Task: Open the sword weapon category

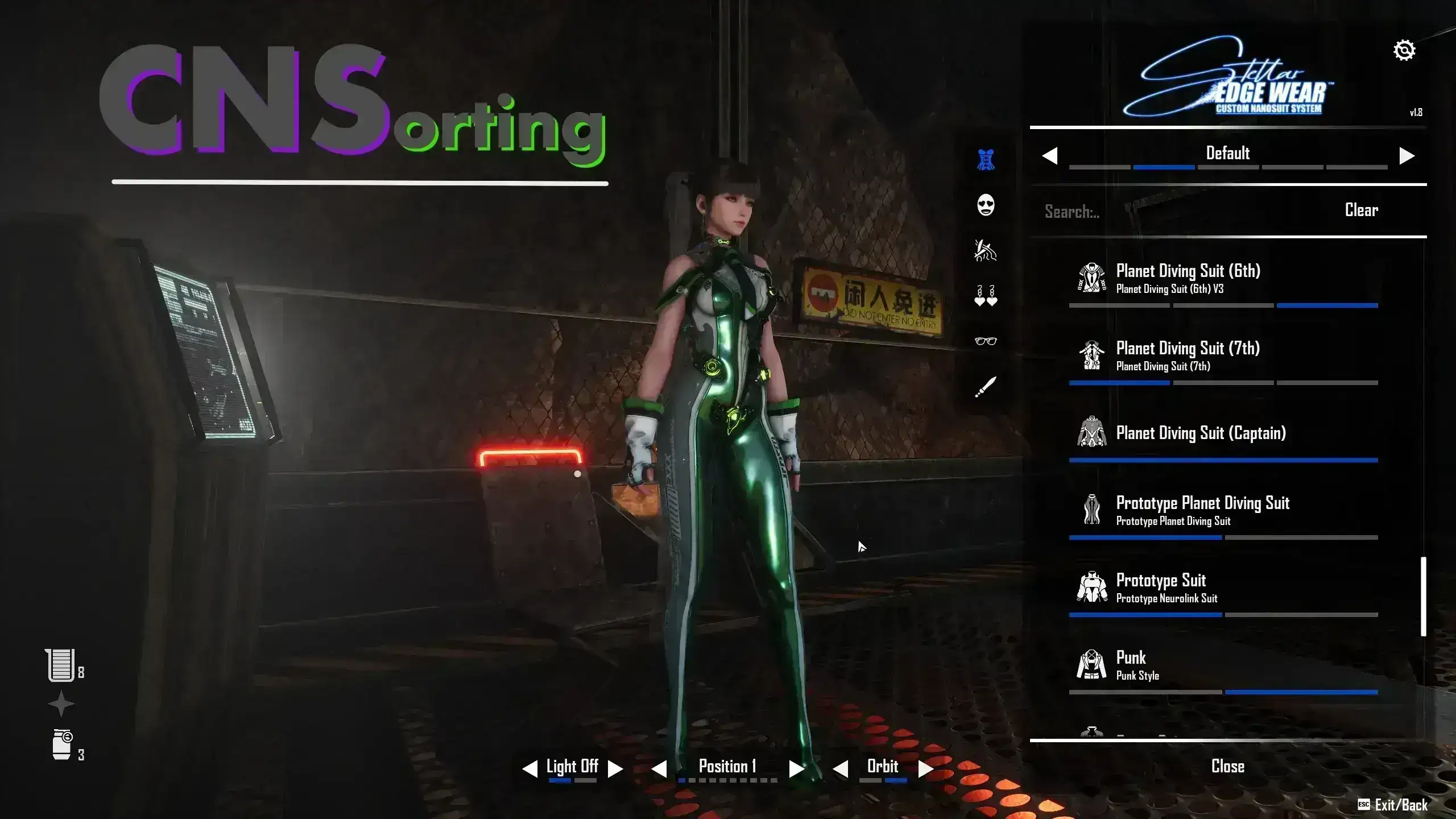Action: [986, 387]
